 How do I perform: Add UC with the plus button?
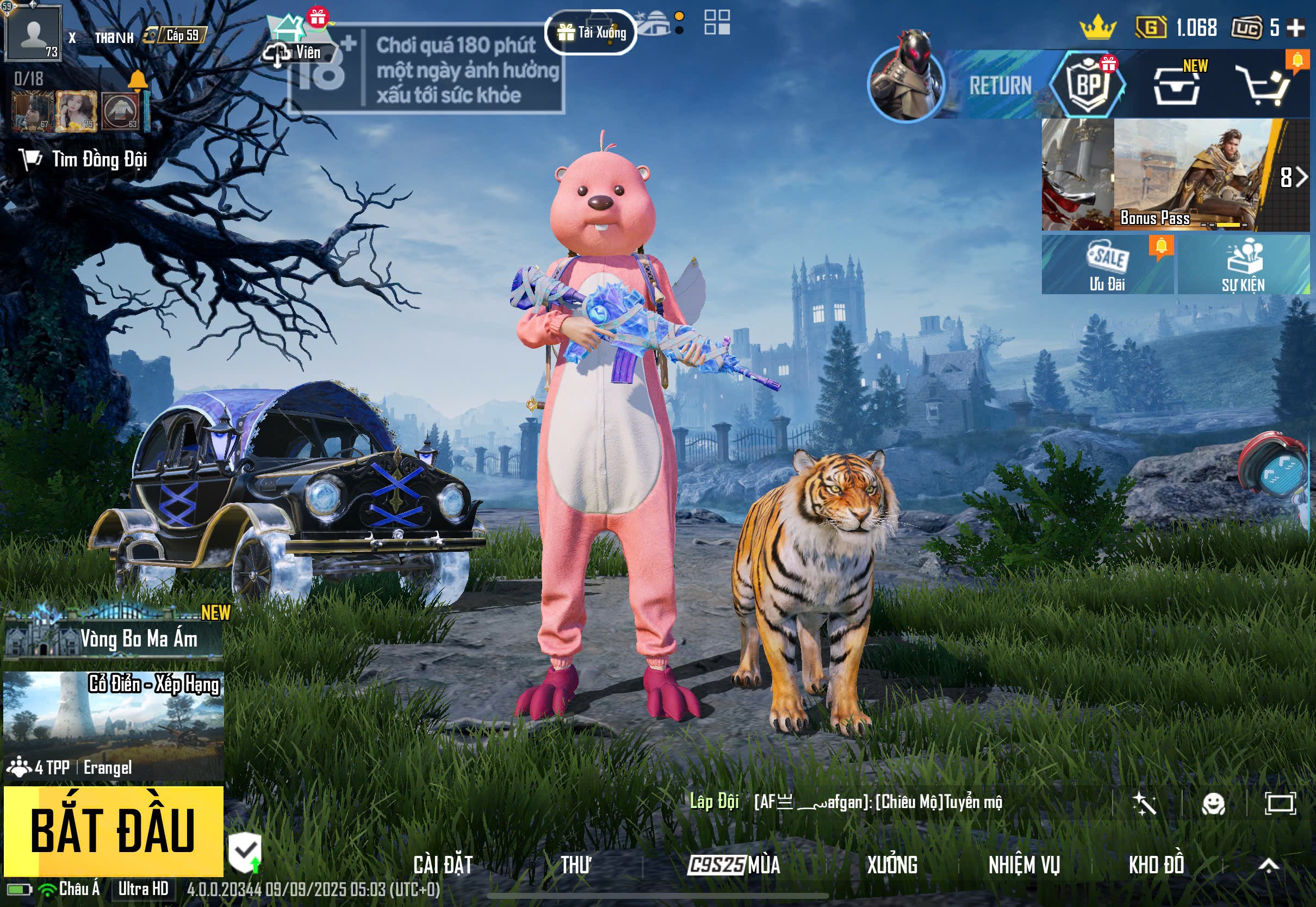(1296, 27)
